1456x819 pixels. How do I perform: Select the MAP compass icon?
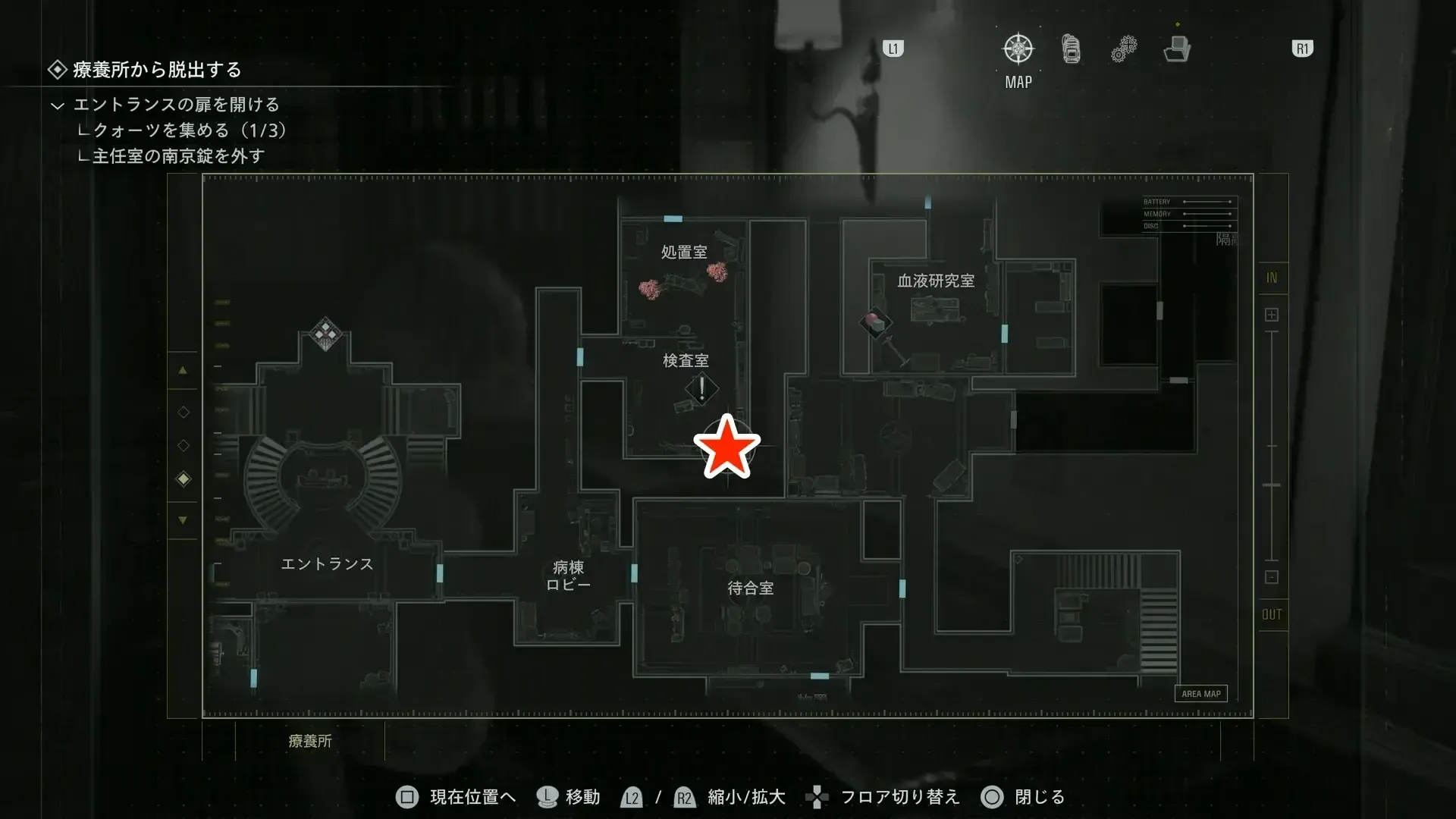1018,47
